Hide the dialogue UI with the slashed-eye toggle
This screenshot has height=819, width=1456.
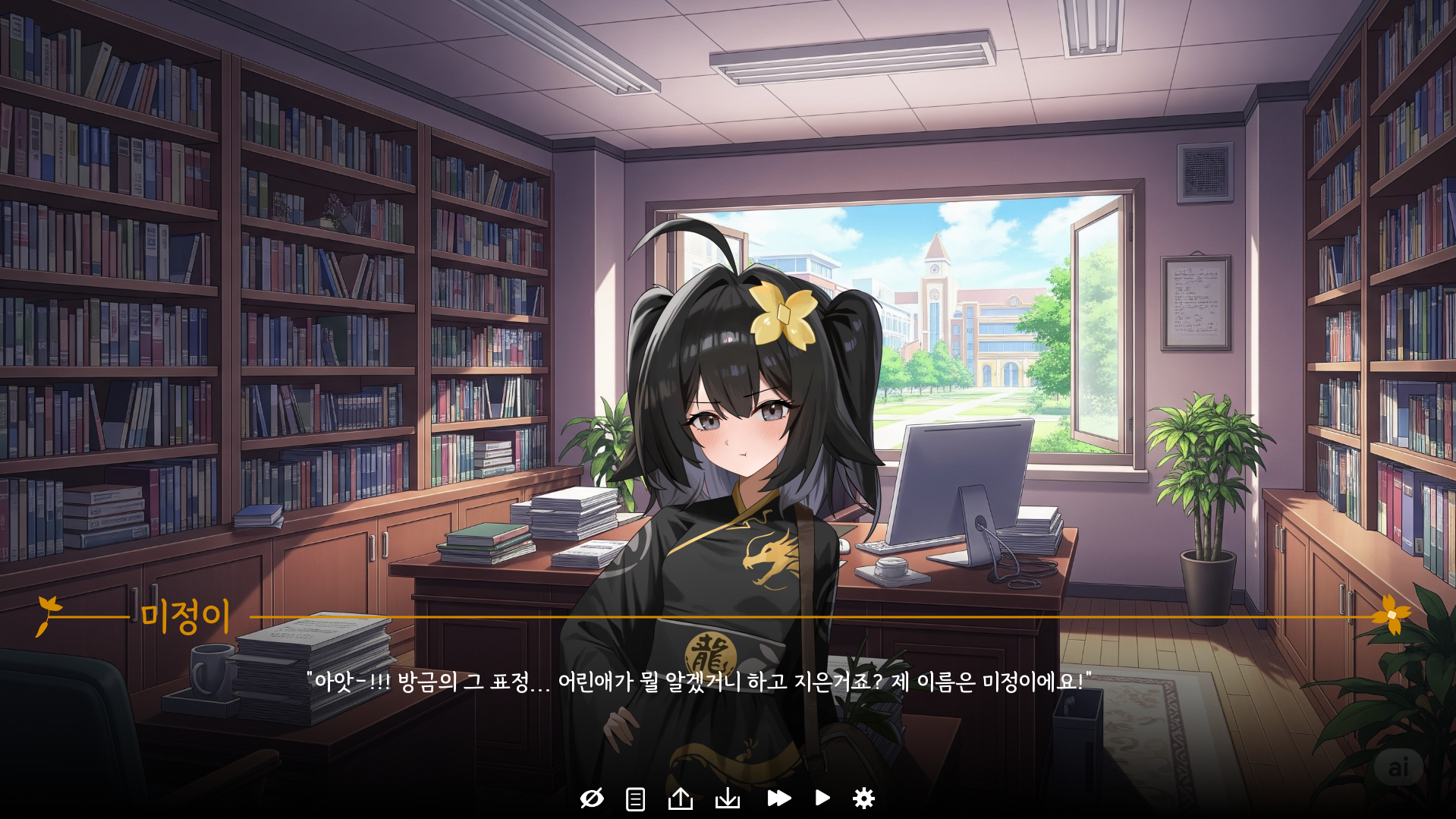tap(593, 799)
